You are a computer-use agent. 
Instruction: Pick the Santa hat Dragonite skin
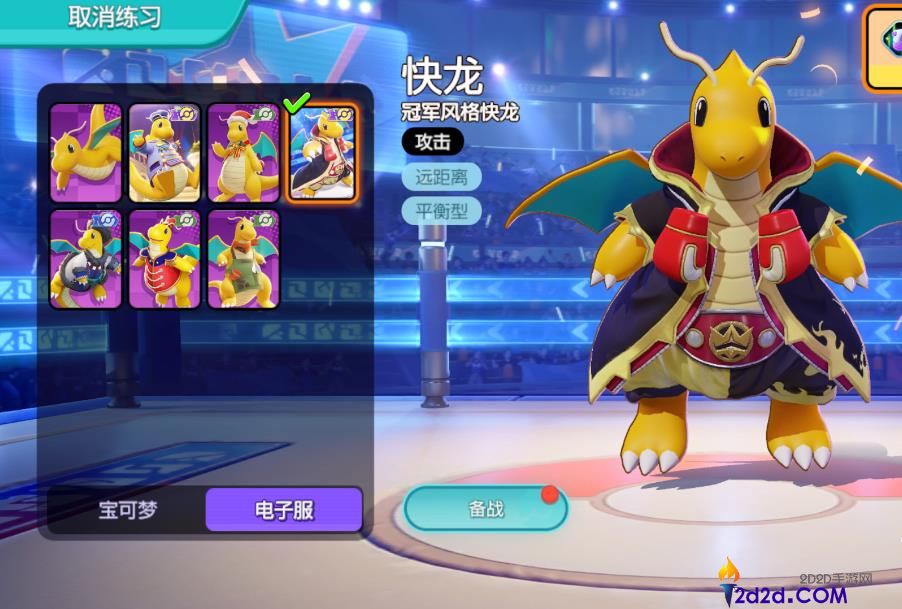[243, 153]
